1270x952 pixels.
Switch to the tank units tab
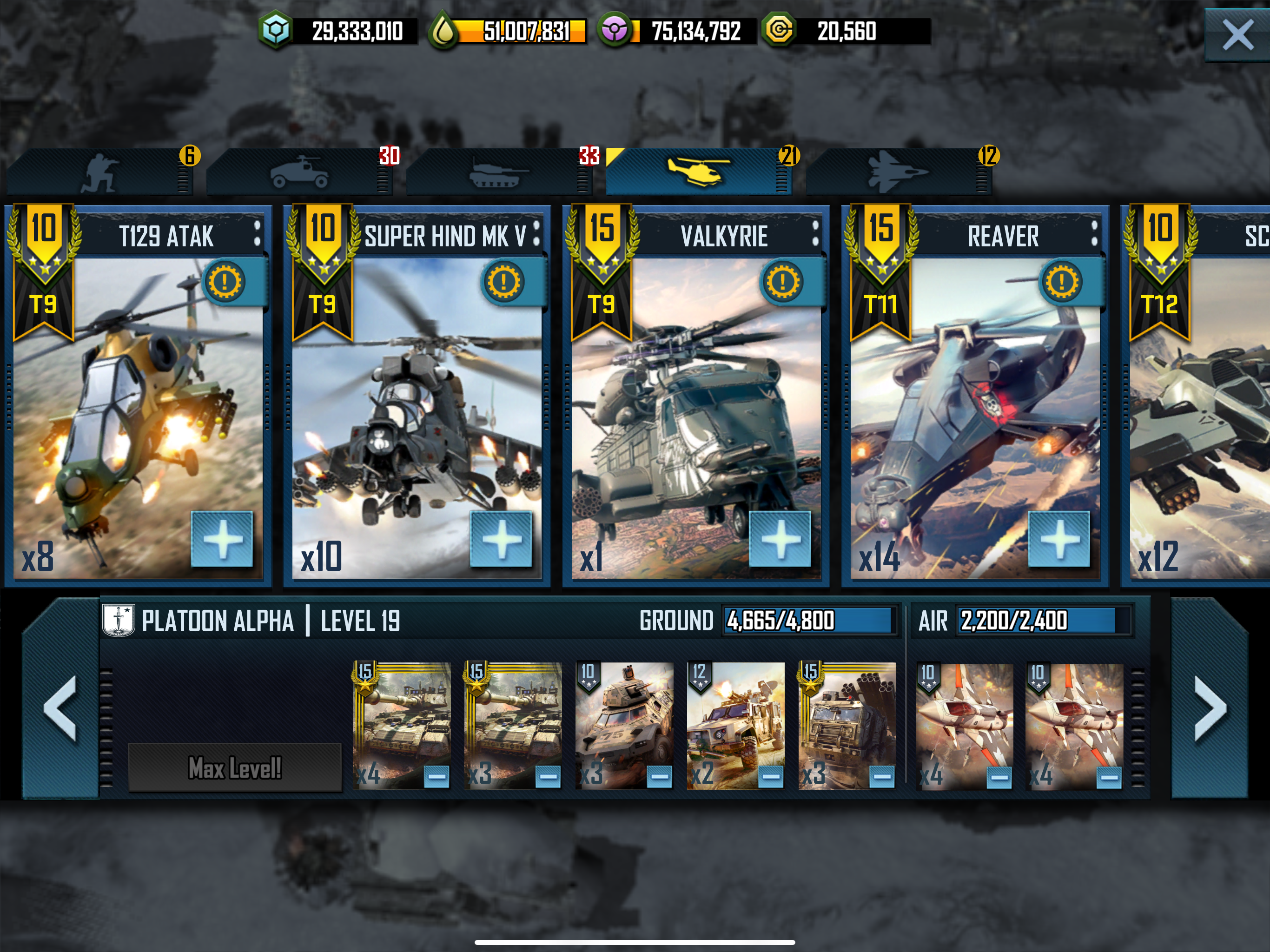point(498,172)
